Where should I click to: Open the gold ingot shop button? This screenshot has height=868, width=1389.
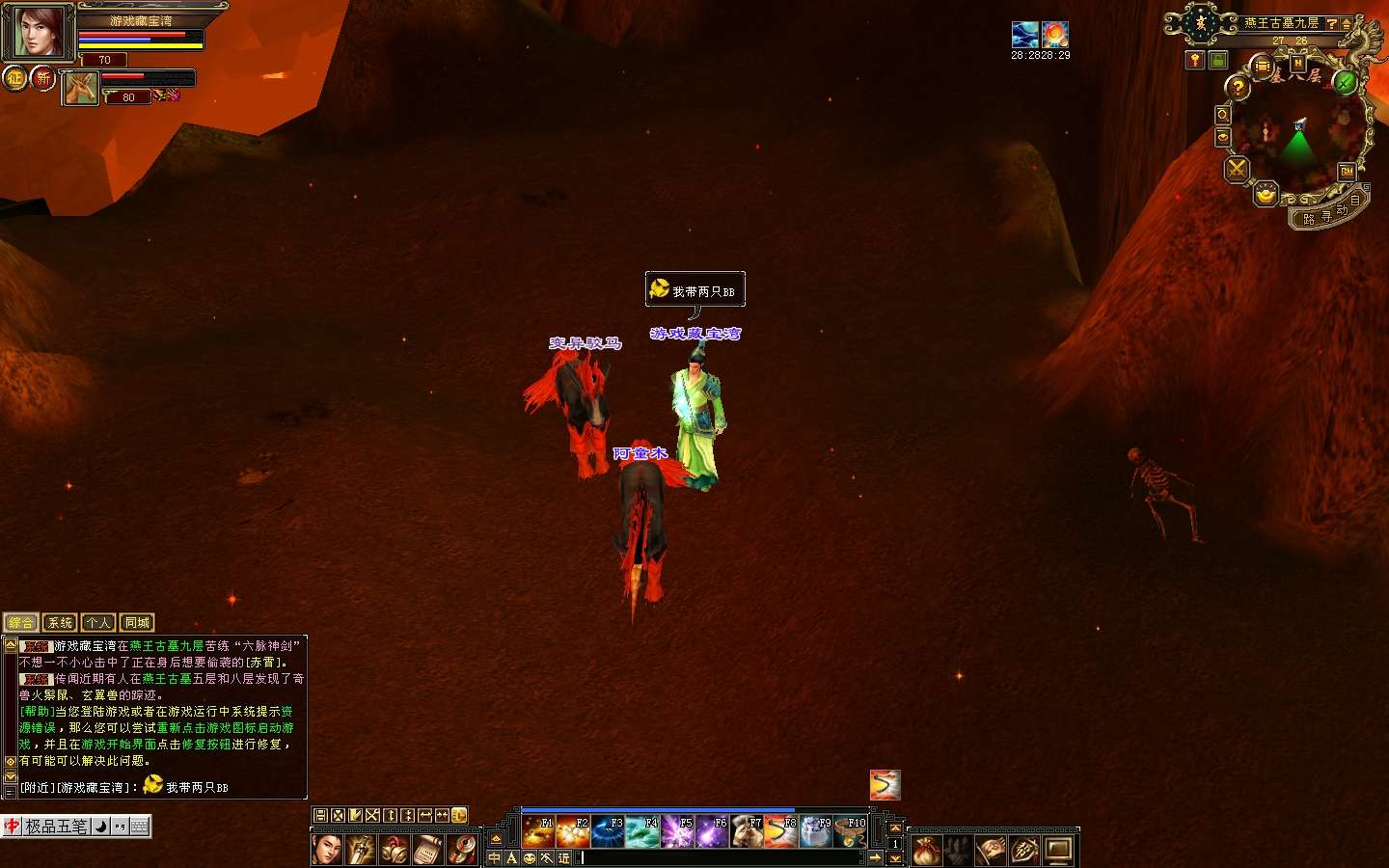coord(1266,195)
